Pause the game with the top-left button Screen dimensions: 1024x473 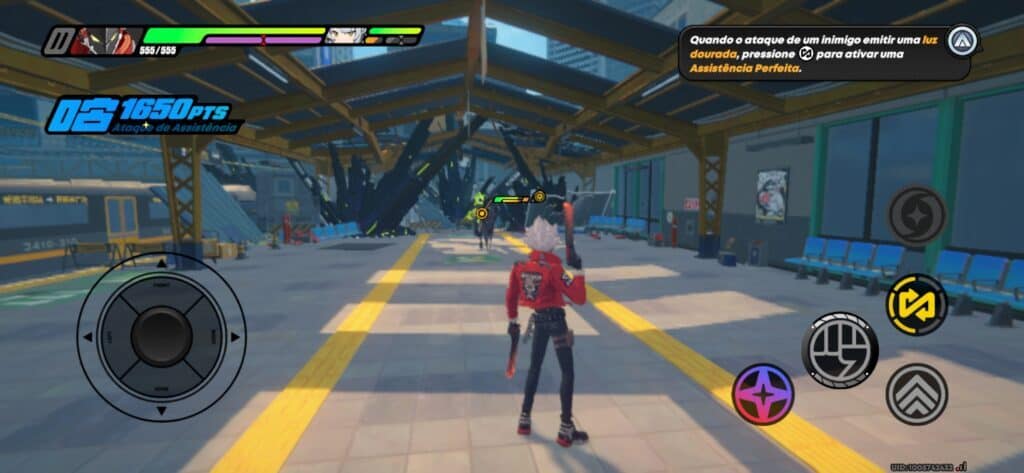click(55, 42)
